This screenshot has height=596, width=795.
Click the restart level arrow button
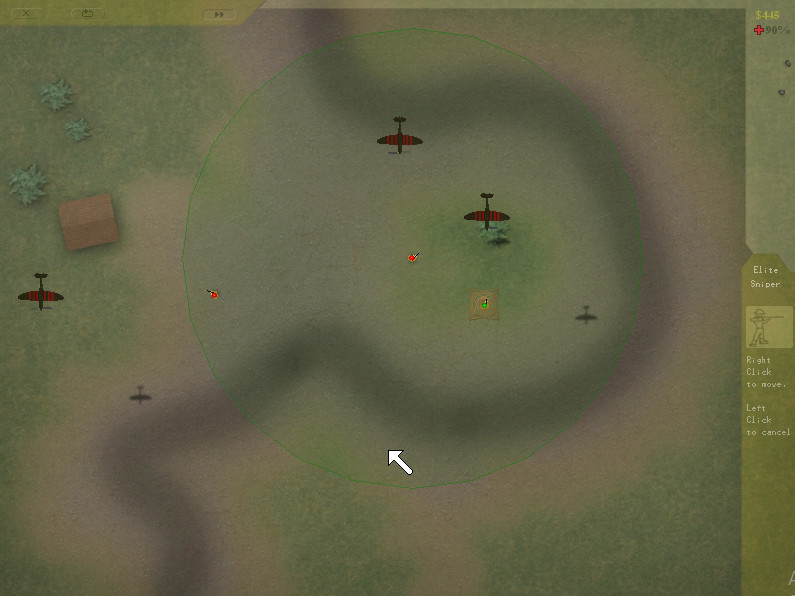(88, 13)
